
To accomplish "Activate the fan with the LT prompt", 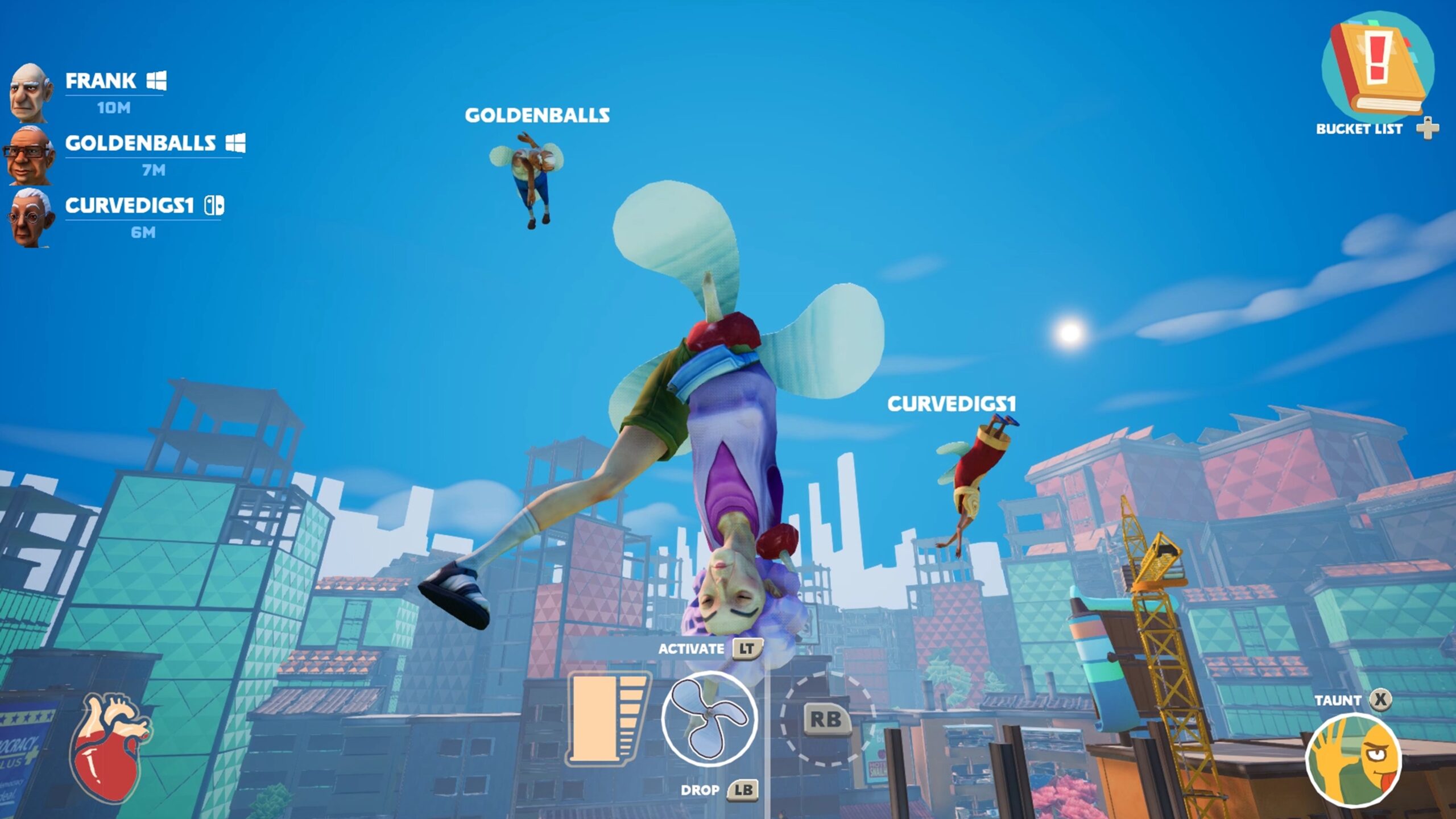I will (x=748, y=648).
